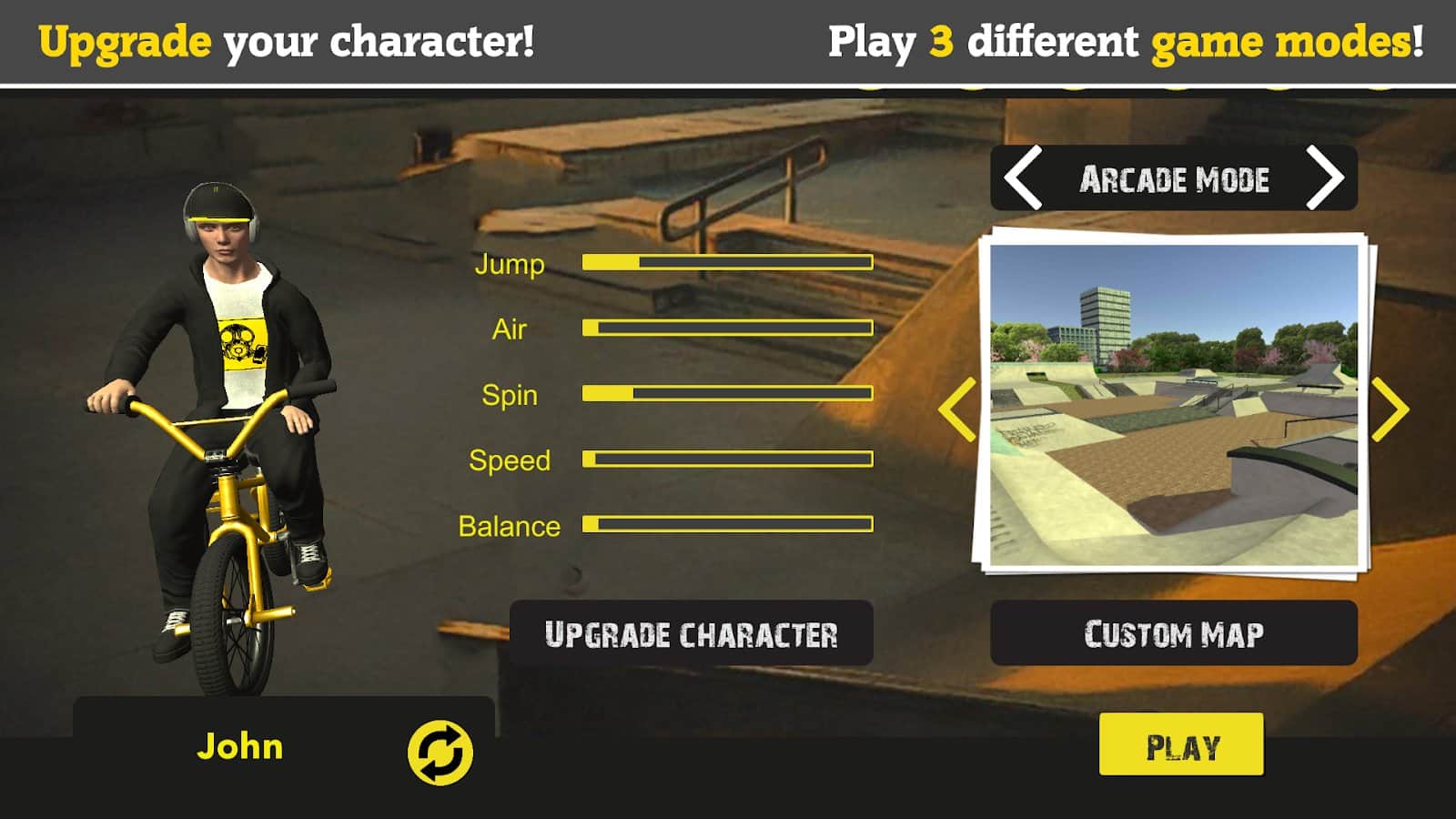Select the right arrow beside Arcade Mode
Viewport: 1456px width, 819px height.
coord(1328,178)
